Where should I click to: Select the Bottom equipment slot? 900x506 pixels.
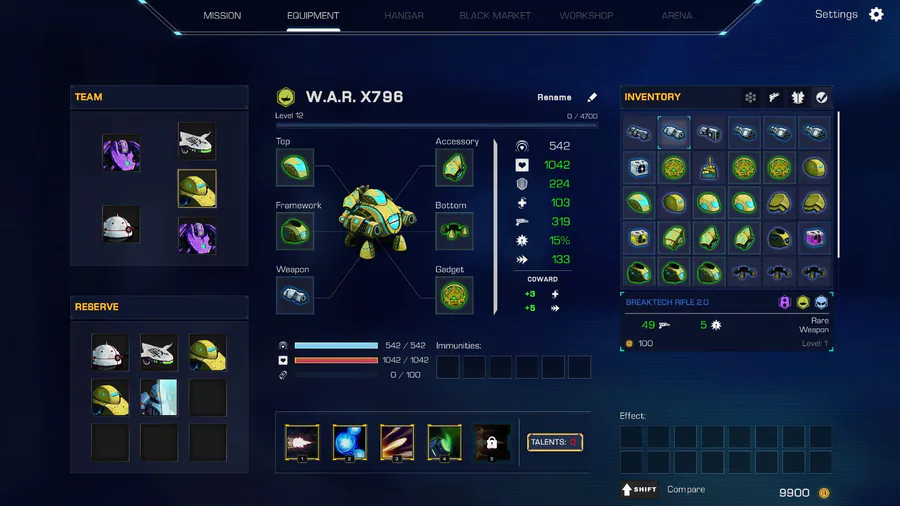[454, 231]
